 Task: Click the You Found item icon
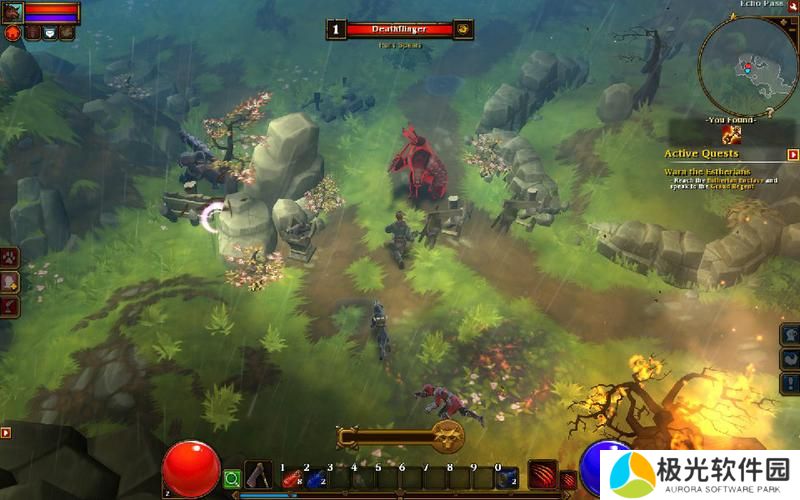pos(733,135)
